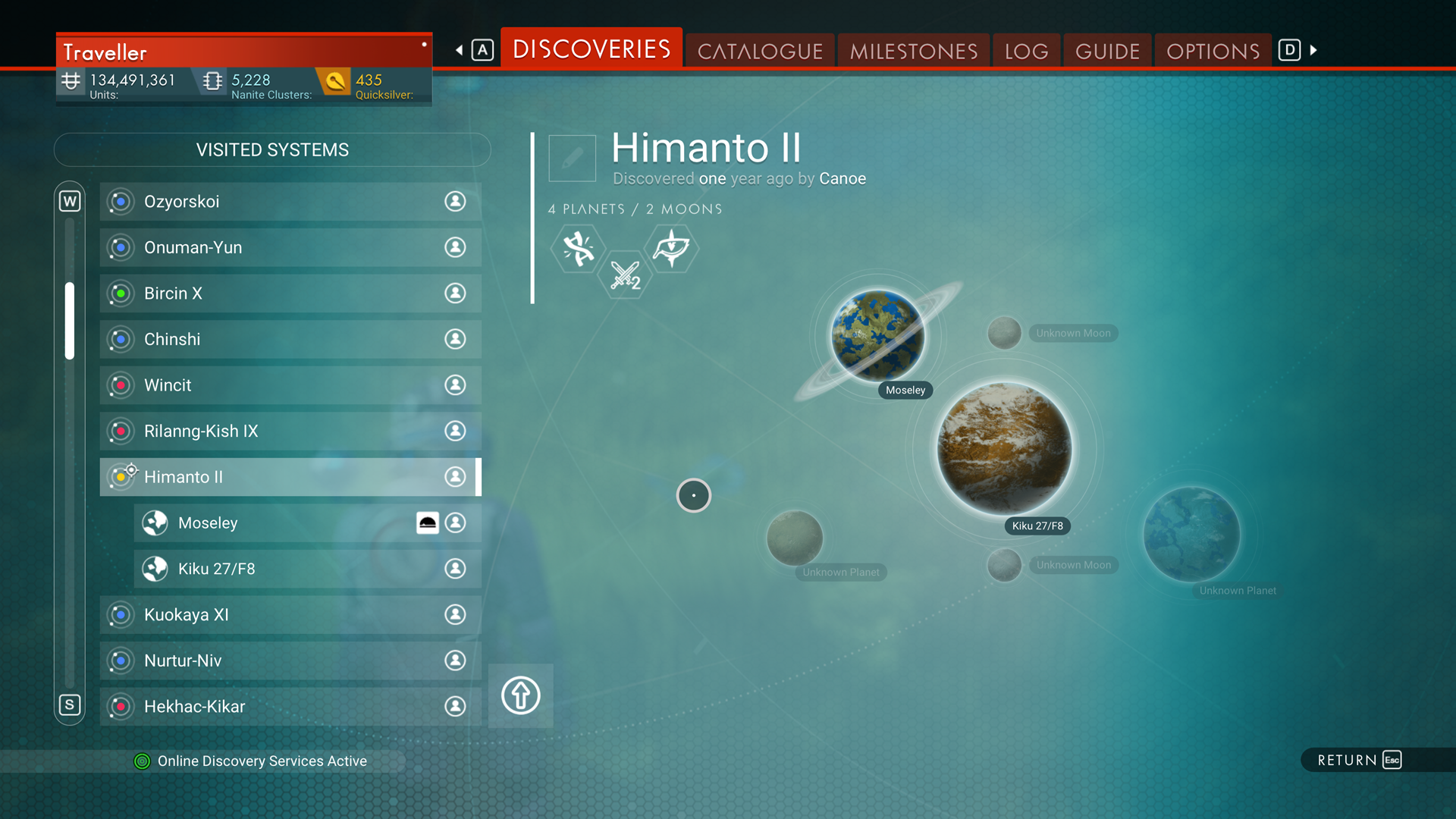The height and width of the screenshot is (819, 1456).
Task: Go to the Guide tab
Action: [1107, 51]
